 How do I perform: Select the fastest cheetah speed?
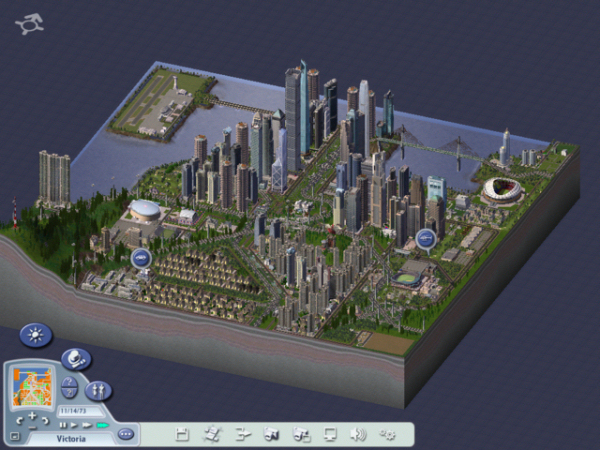[x=101, y=425]
